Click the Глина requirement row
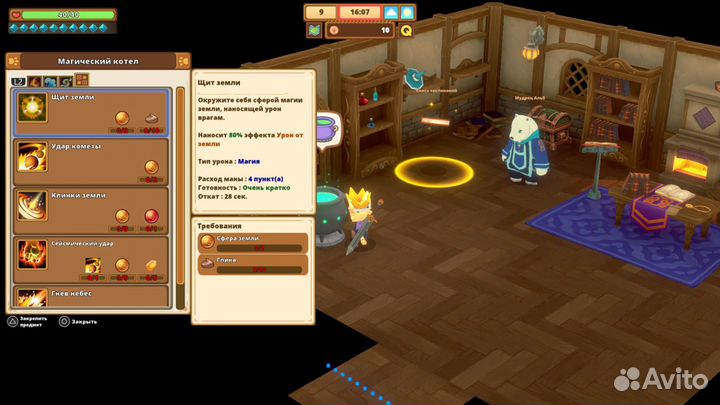The image size is (720, 405). (252, 264)
